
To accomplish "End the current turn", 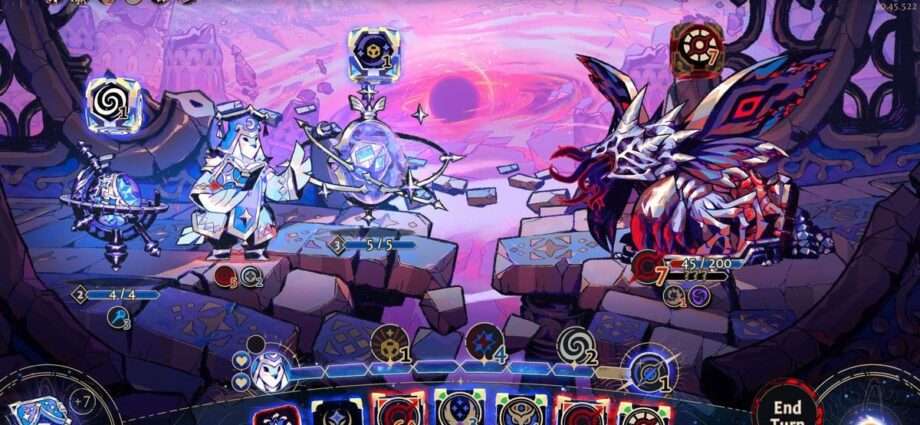I will pos(787,410).
